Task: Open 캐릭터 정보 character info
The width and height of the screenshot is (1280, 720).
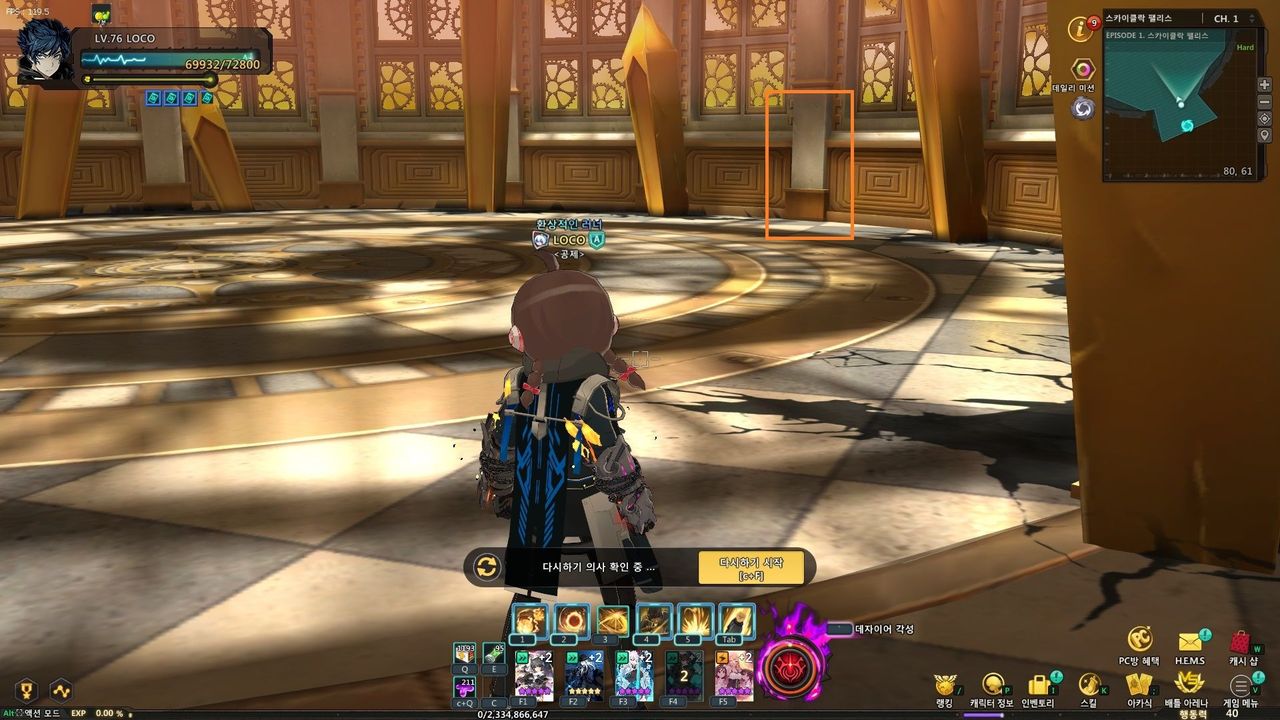Action: click(991, 685)
